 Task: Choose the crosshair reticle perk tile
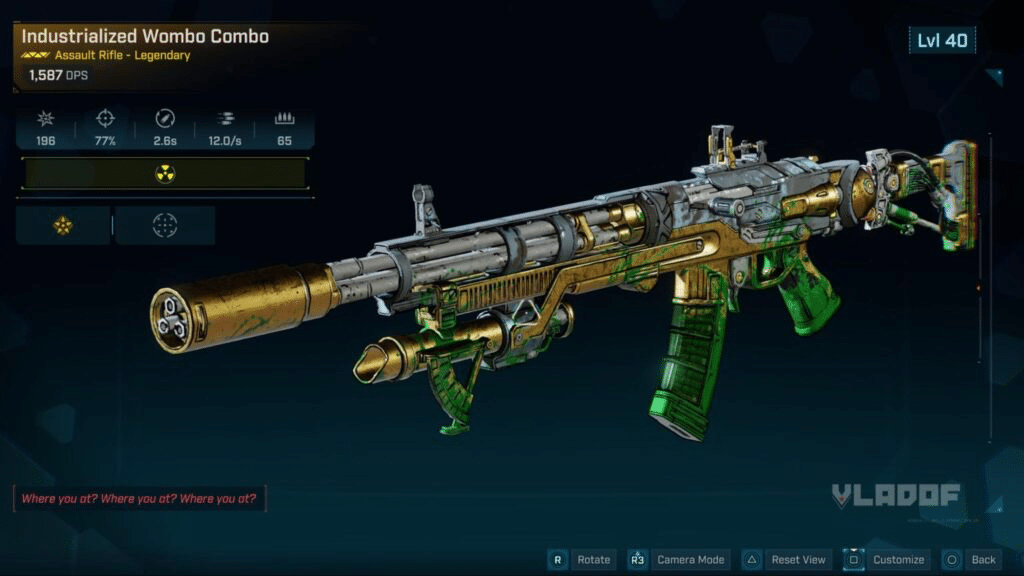point(165,226)
